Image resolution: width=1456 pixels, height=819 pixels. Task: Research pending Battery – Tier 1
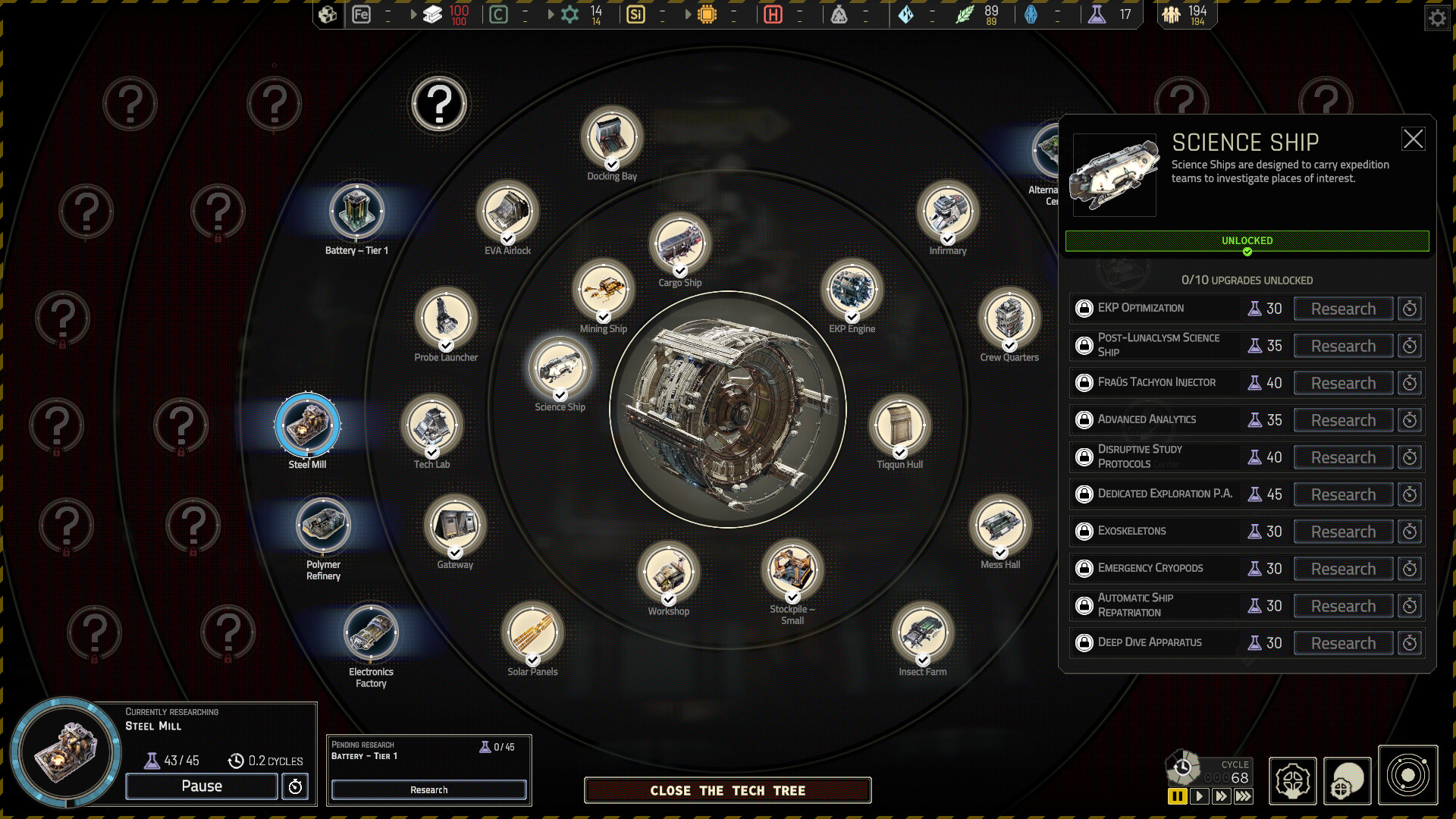coord(428,789)
